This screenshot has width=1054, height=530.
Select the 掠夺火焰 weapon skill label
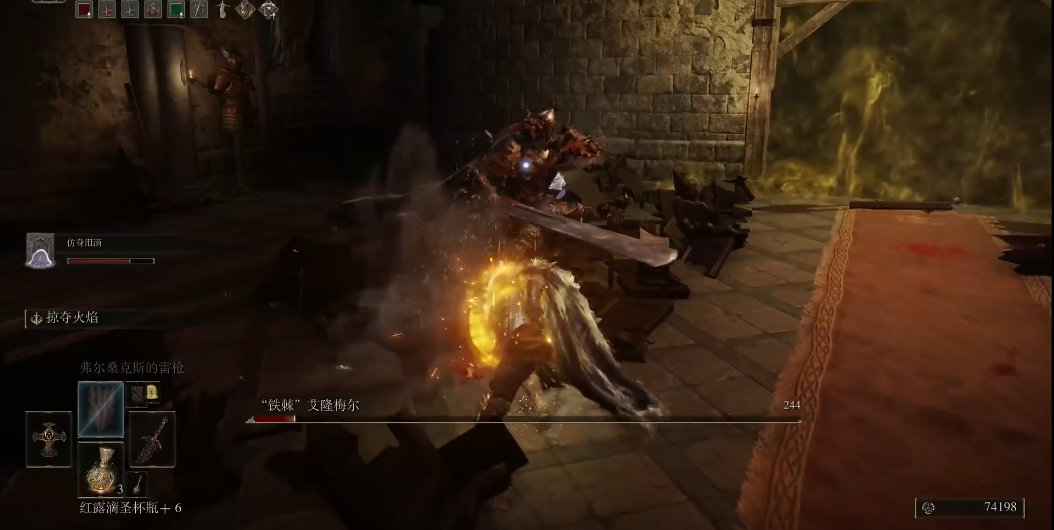click(x=70, y=318)
